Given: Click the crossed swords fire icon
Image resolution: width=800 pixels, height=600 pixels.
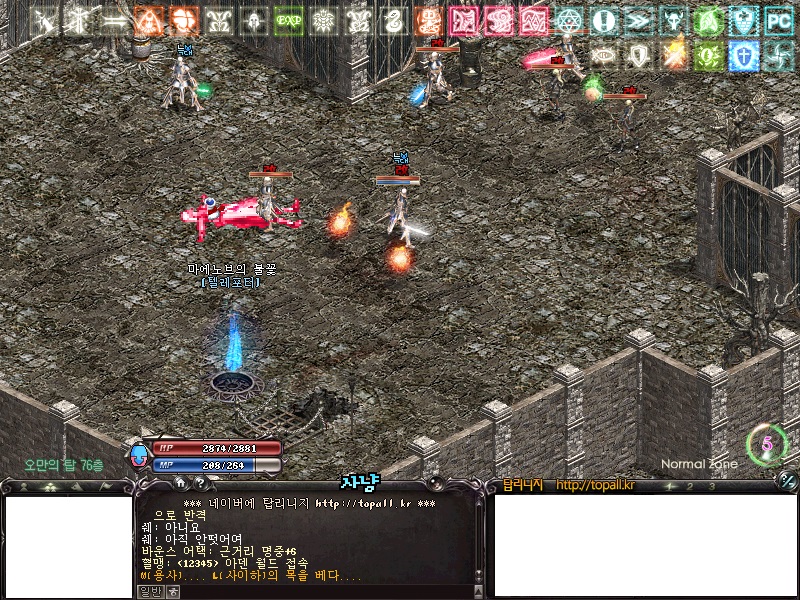Looking at the screenshot, I should (x=674, y=55).
